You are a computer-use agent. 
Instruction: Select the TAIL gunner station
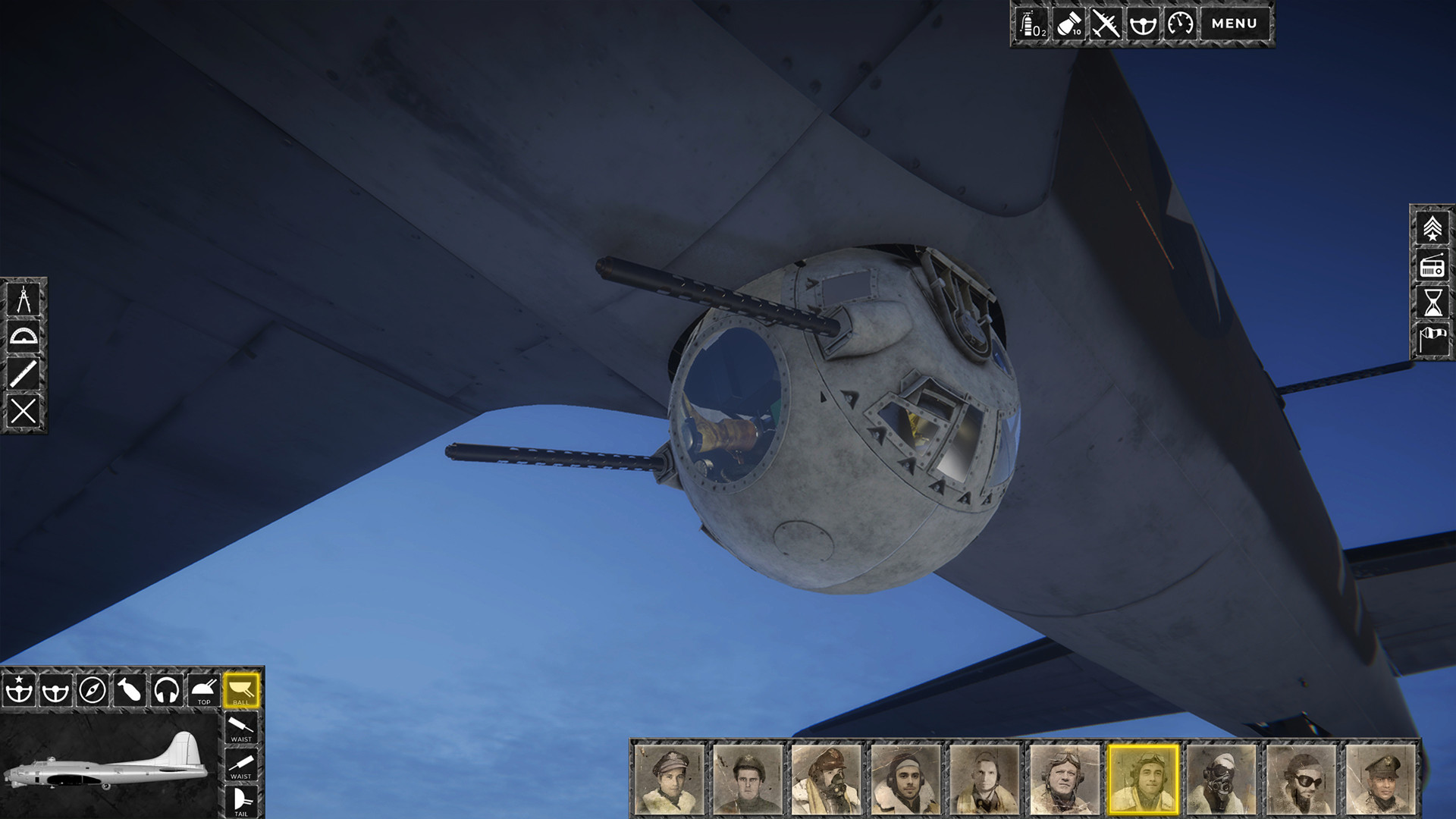[240, 800]
